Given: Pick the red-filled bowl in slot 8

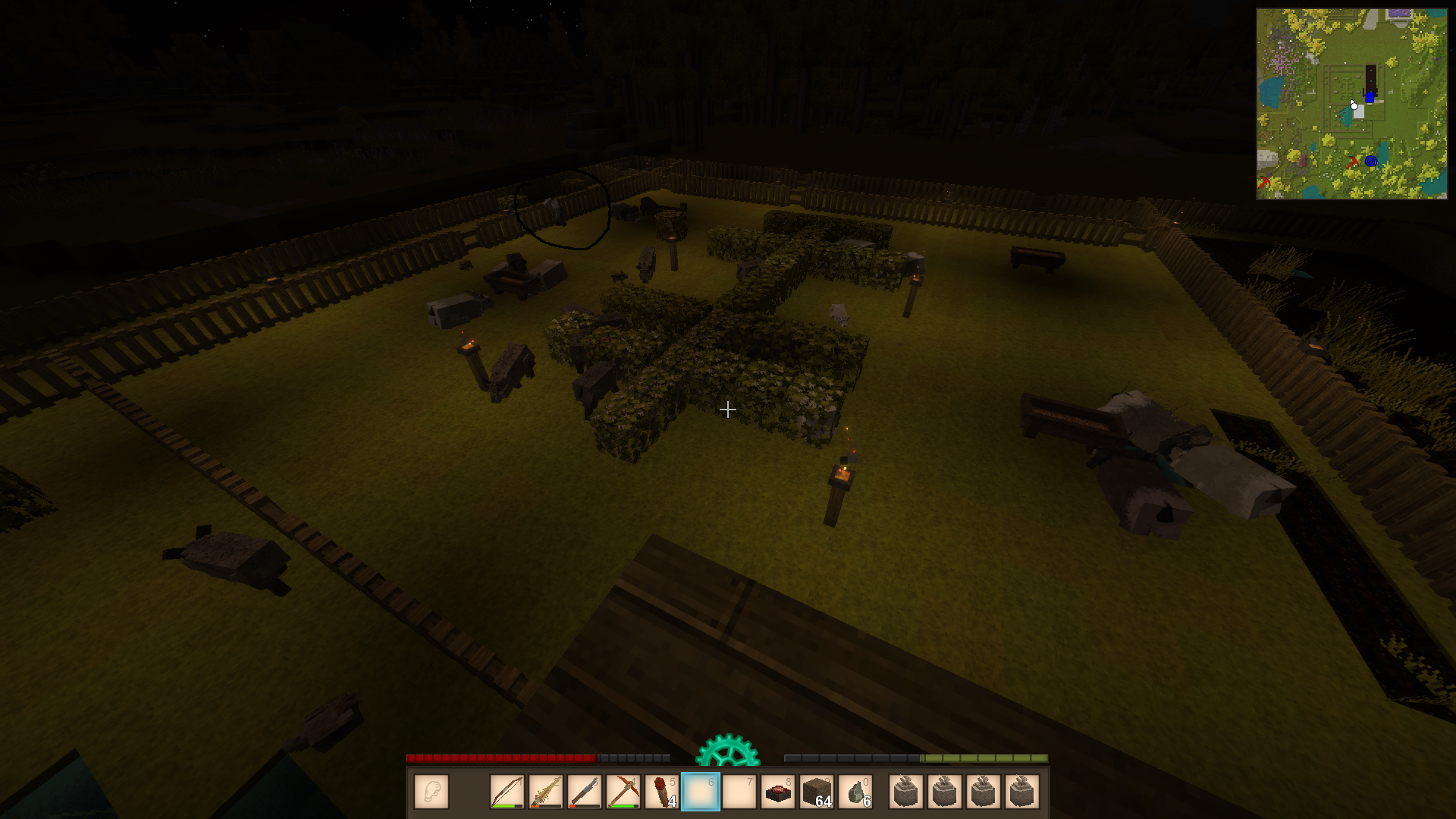Looking at the screenshot, I should (778, 792).
